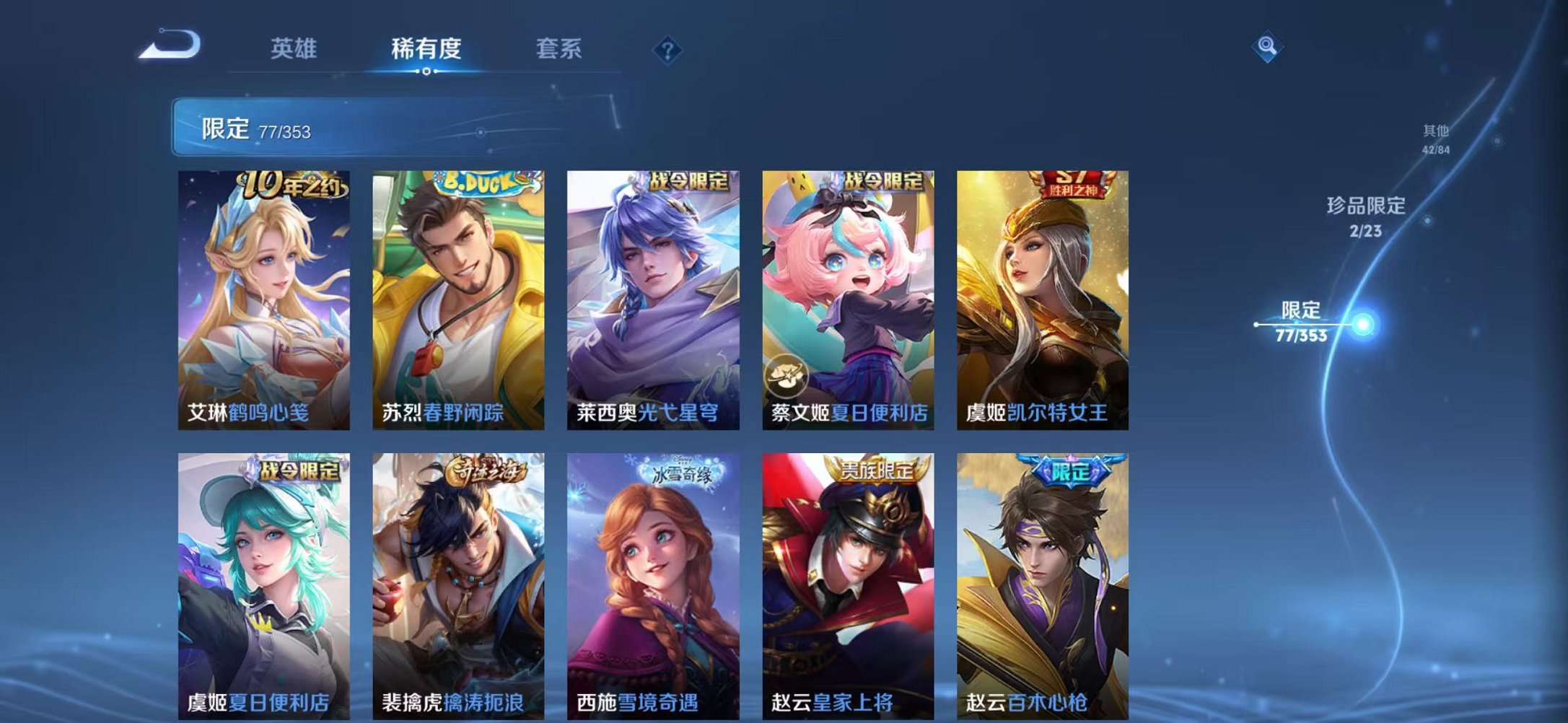The width and height of the screenshot is (1568, 723).
Task: Open the 其他 42/84 category
Action: tap(1436, 137)
